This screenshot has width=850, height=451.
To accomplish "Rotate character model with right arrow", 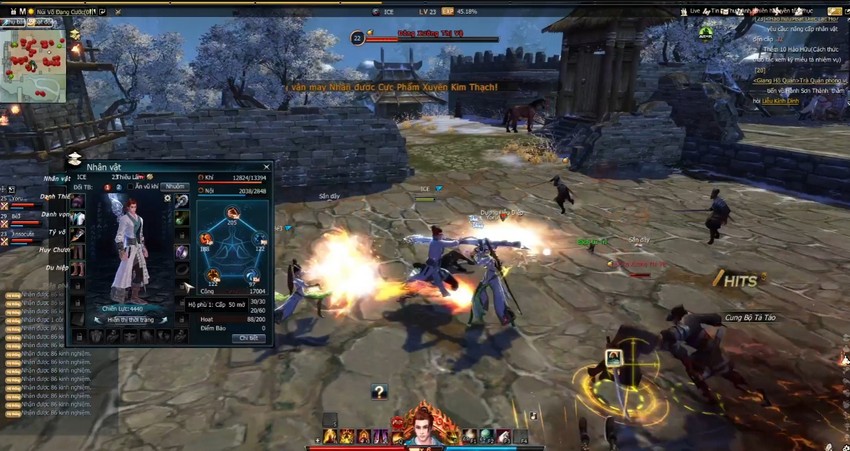I will [x=164, y=320].
